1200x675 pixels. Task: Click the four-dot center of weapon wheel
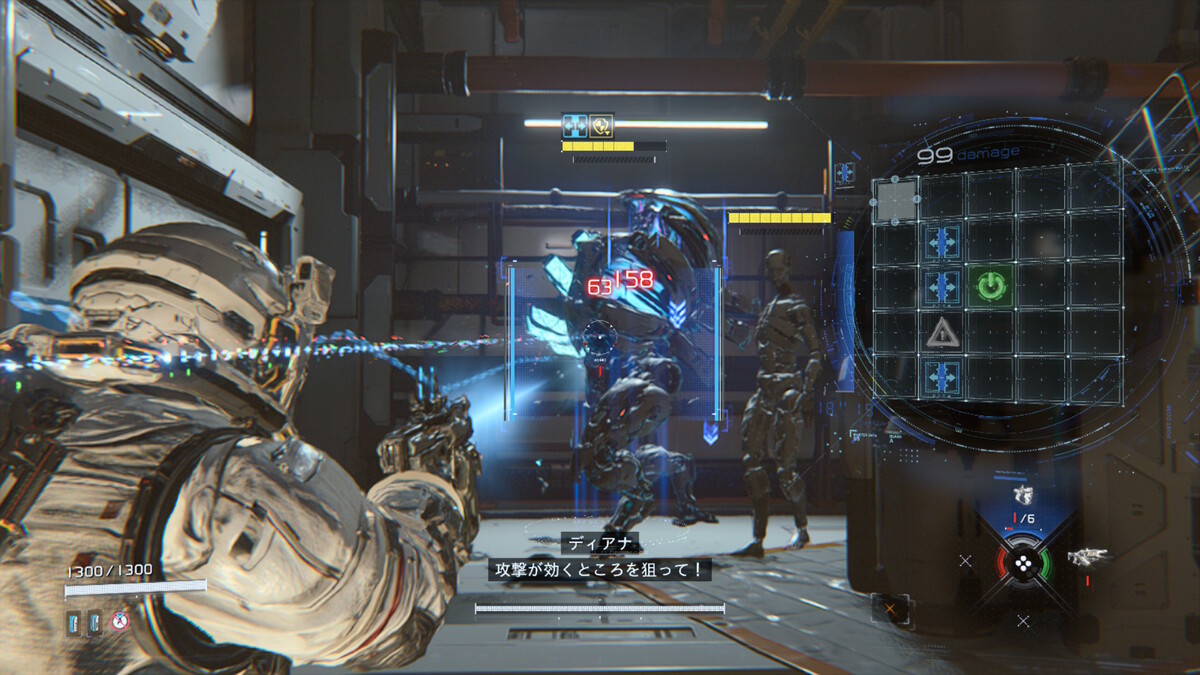[1023, 562]
